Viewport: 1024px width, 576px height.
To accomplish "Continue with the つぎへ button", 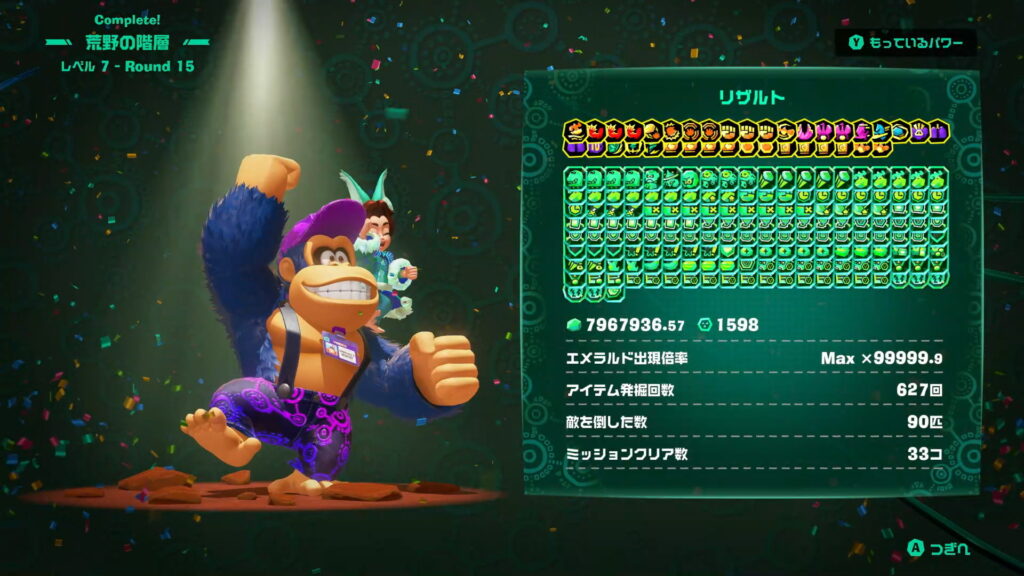I will [x=939, y=548].
